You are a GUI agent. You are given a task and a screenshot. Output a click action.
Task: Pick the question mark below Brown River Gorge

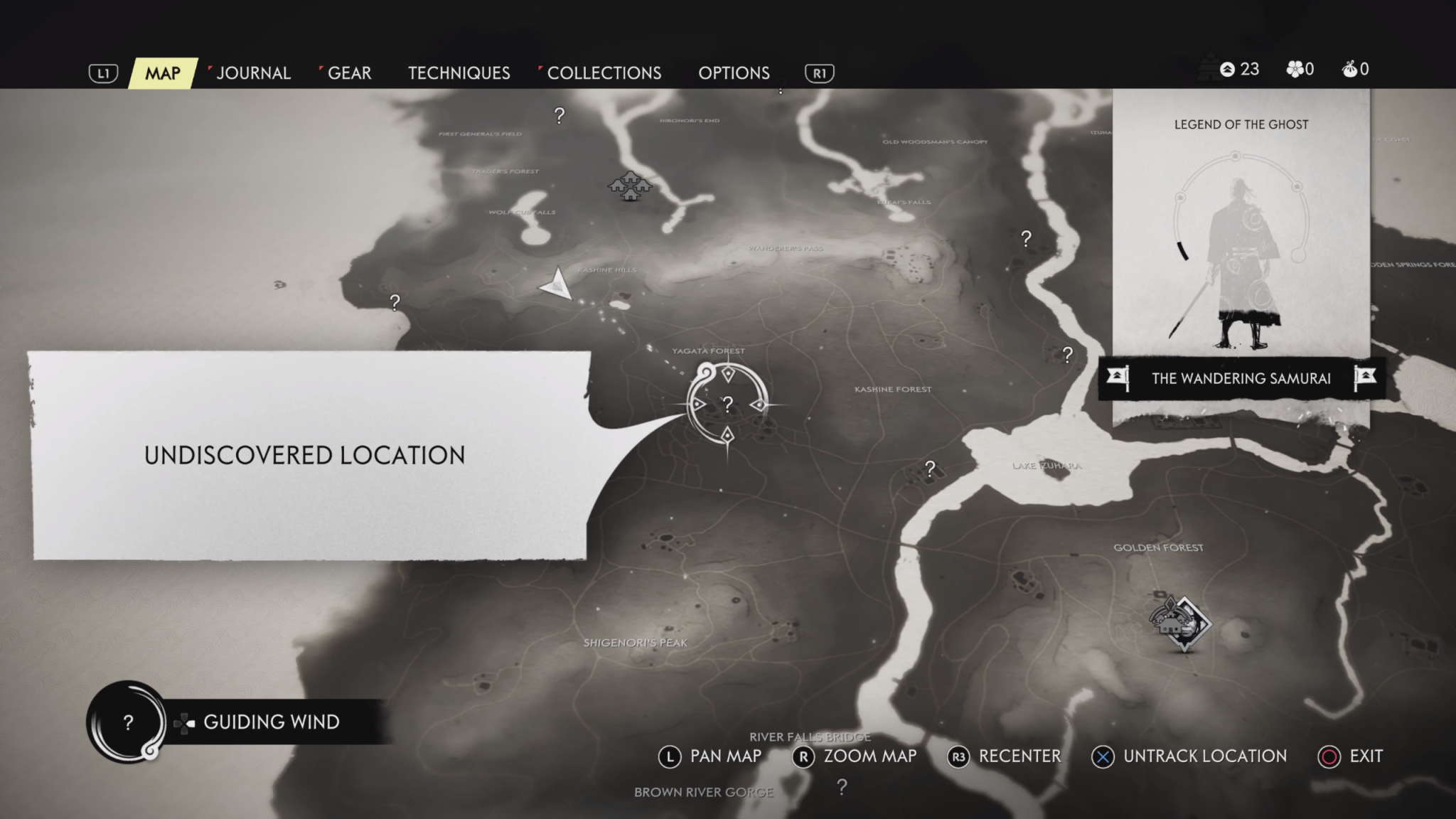coord(842,786)
